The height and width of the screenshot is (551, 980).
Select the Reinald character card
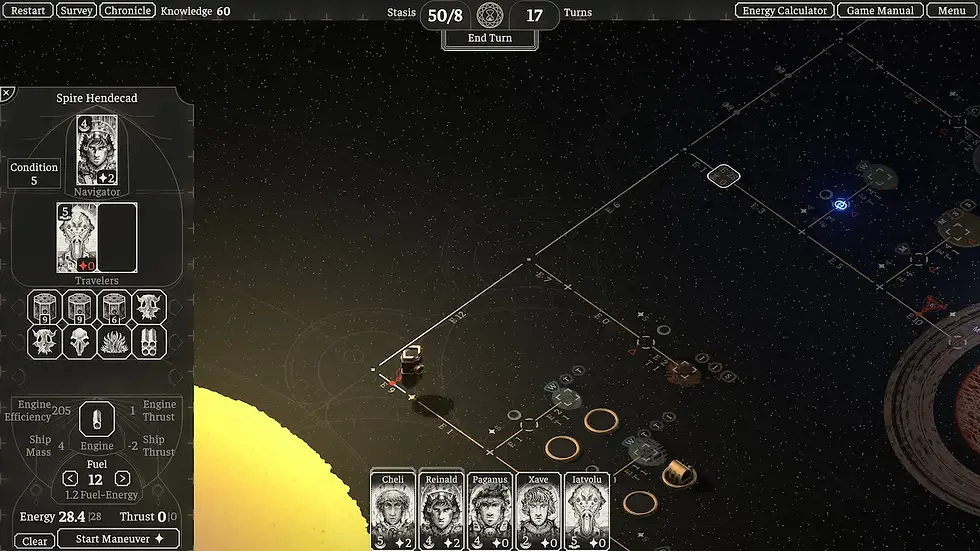coord(441,510)
